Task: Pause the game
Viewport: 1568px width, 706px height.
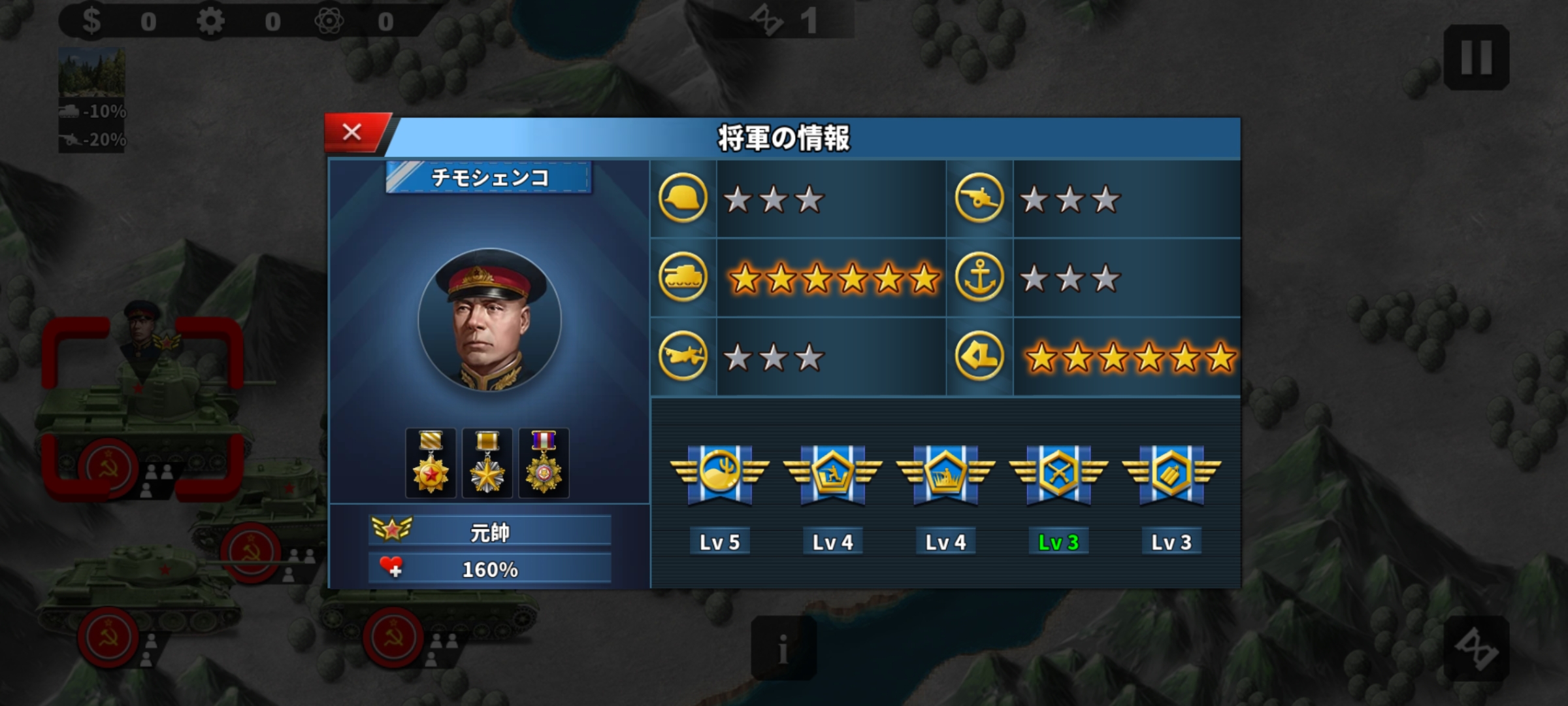Action: click(1476, 58)
